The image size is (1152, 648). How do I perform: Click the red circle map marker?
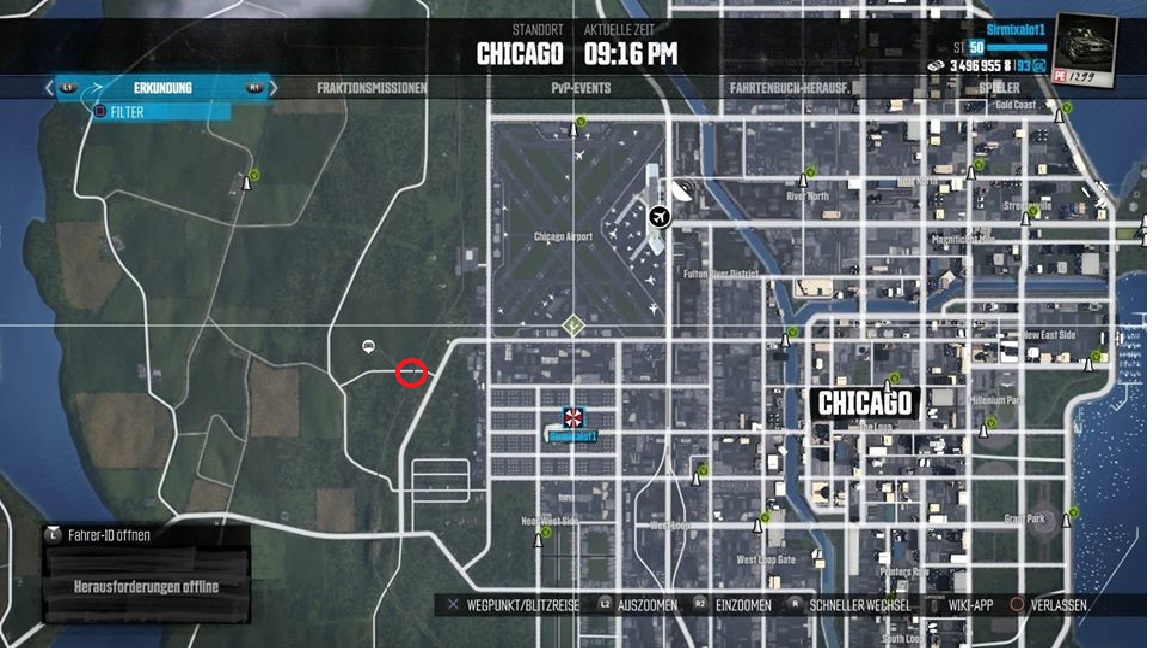point(411,373)
